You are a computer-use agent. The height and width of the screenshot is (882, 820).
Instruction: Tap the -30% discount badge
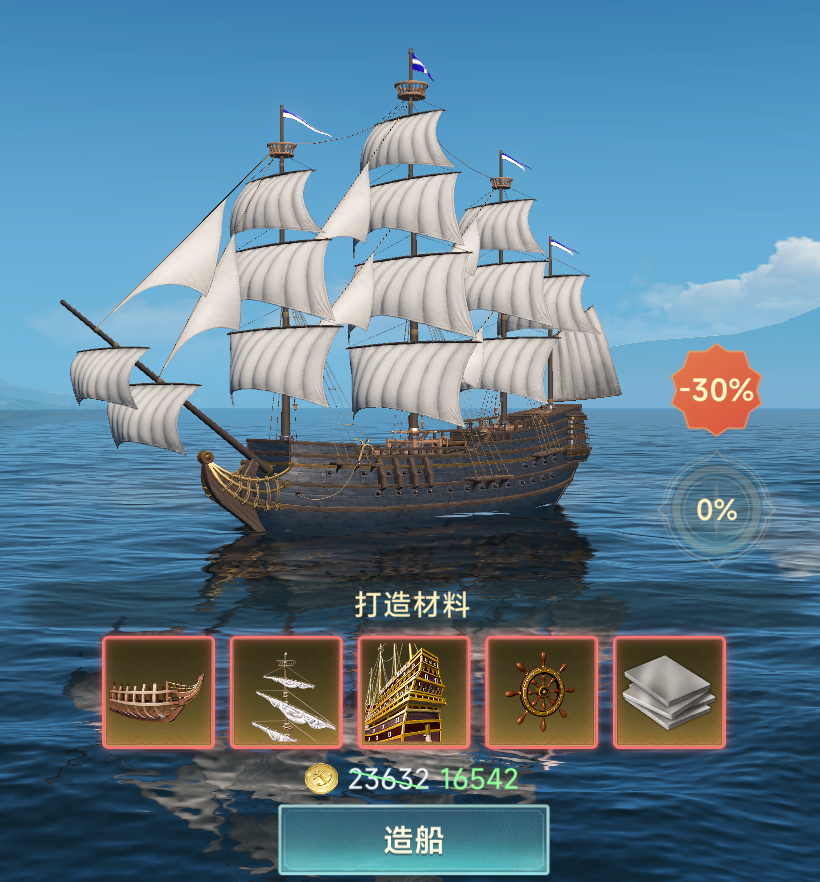point(716,390)
